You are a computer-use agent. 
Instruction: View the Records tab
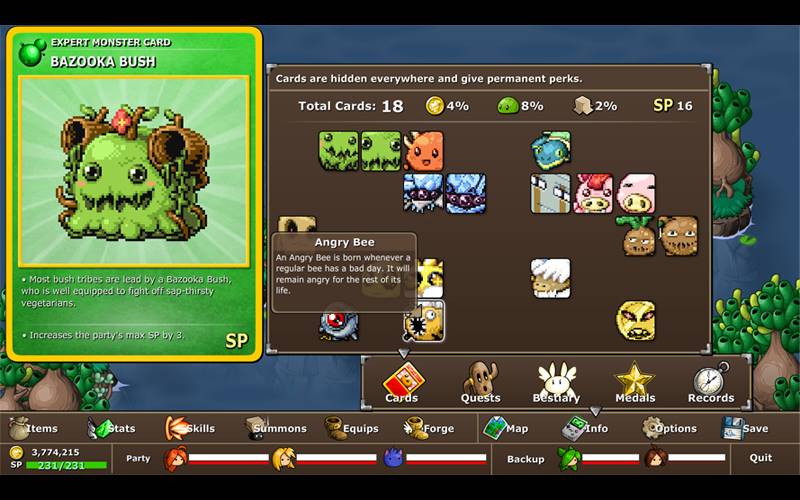(711, 384)
